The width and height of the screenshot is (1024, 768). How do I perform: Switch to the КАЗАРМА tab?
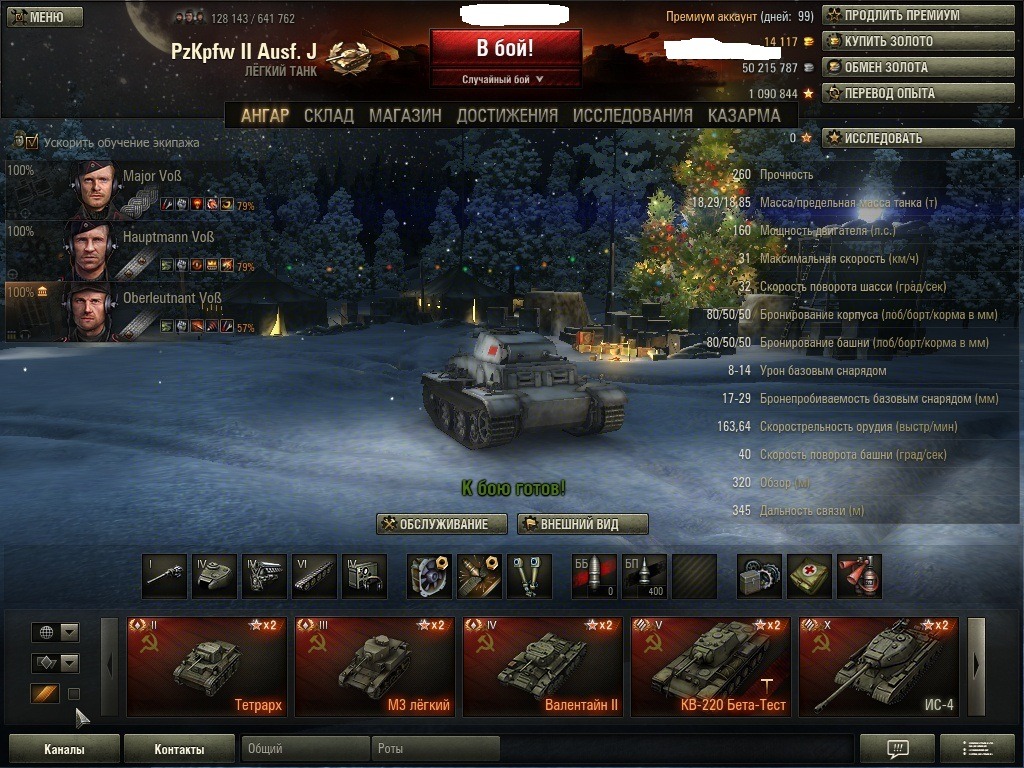pyautogui.click(x=744, y=115)
